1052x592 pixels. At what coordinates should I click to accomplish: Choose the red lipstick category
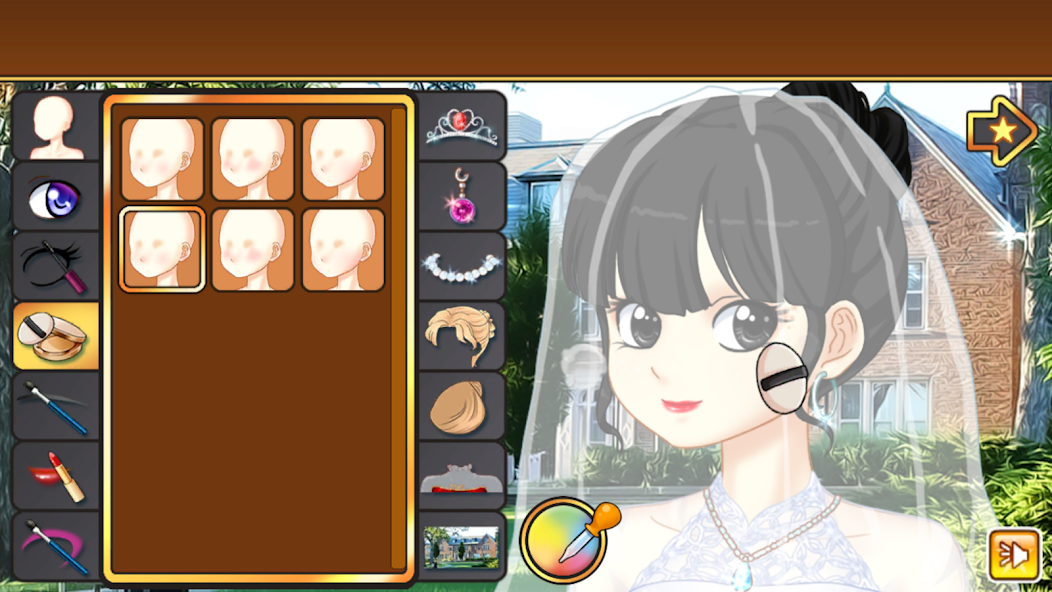coord(56,476)
